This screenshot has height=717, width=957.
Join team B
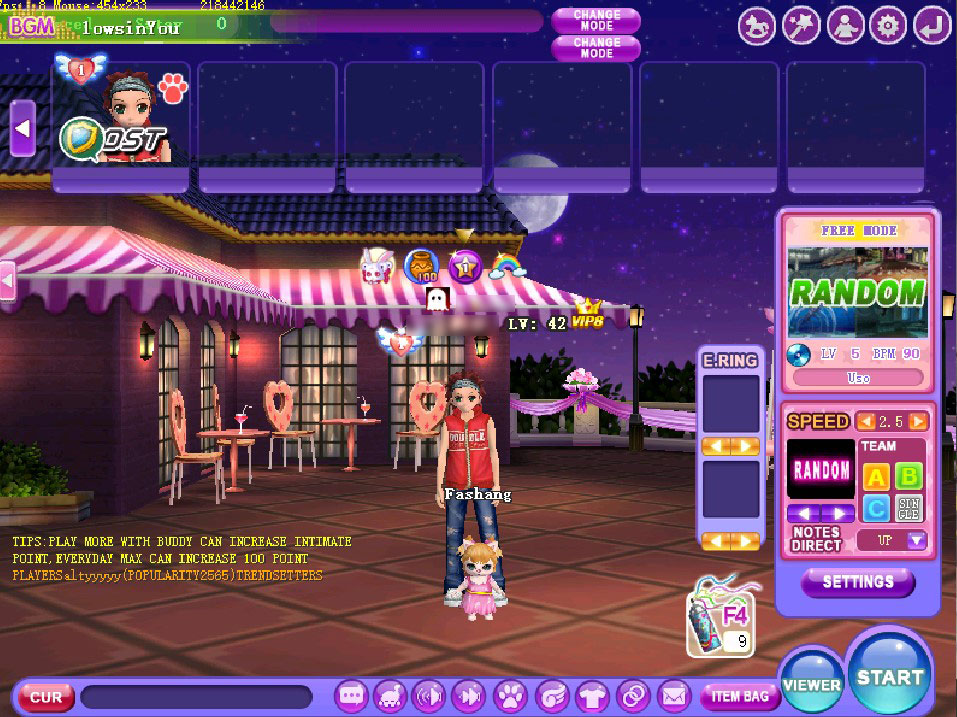[909, 476]
